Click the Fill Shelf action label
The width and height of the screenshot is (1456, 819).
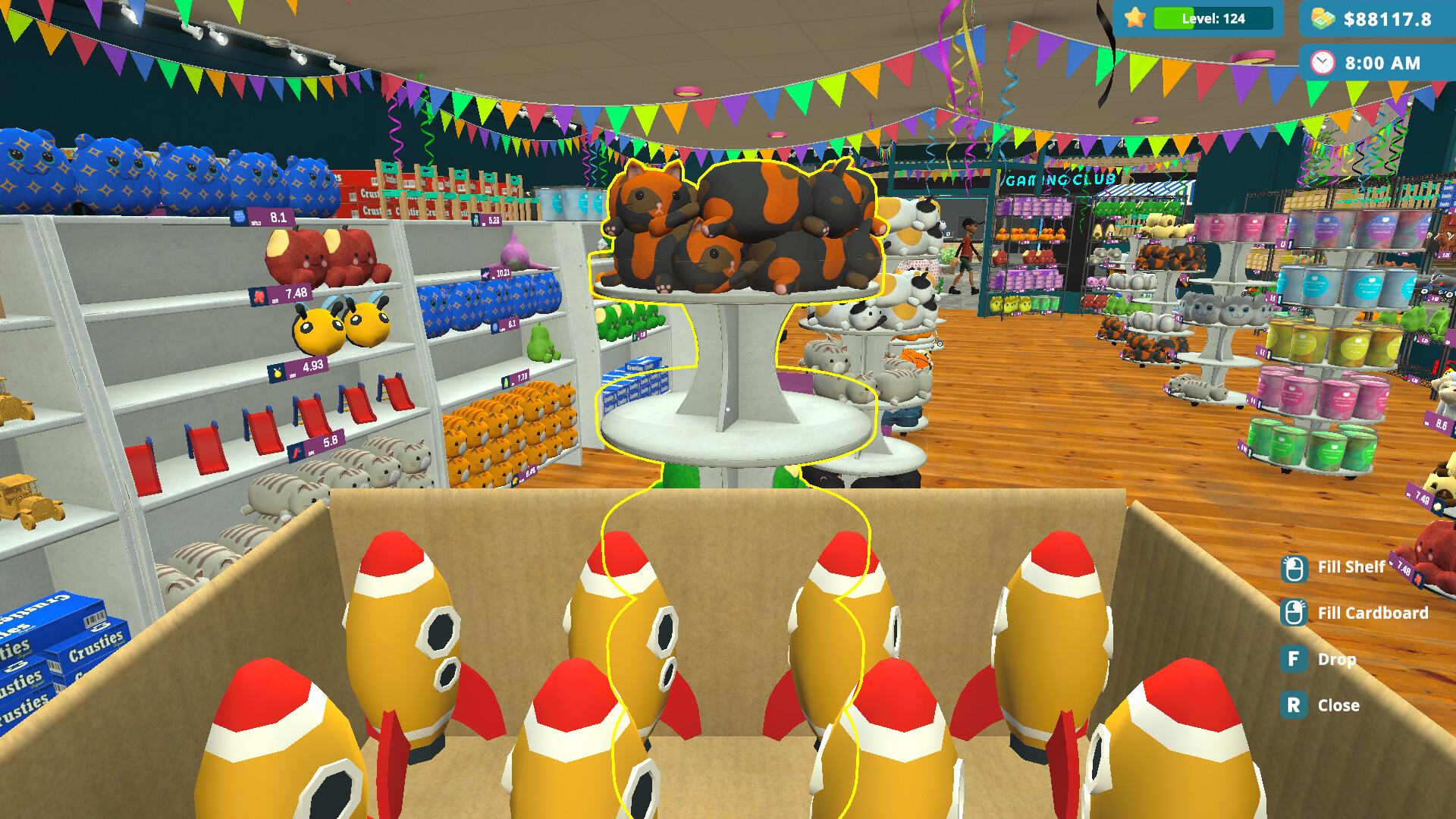(x=1351, y=566)
